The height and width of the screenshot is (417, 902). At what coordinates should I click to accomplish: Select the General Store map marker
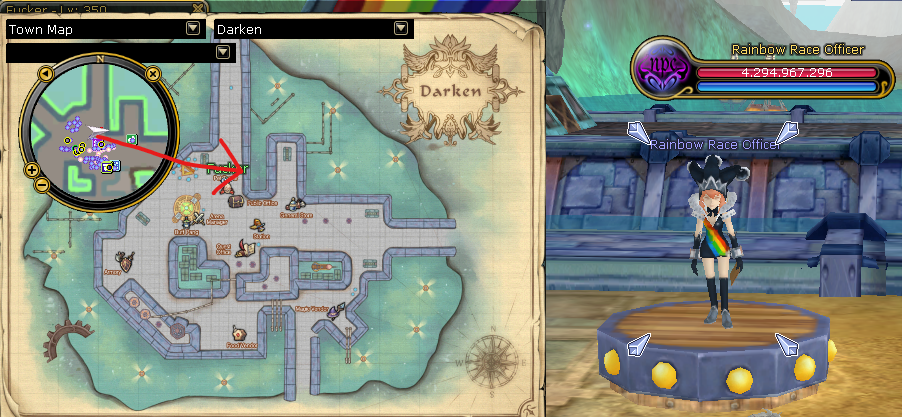(294, 203)
